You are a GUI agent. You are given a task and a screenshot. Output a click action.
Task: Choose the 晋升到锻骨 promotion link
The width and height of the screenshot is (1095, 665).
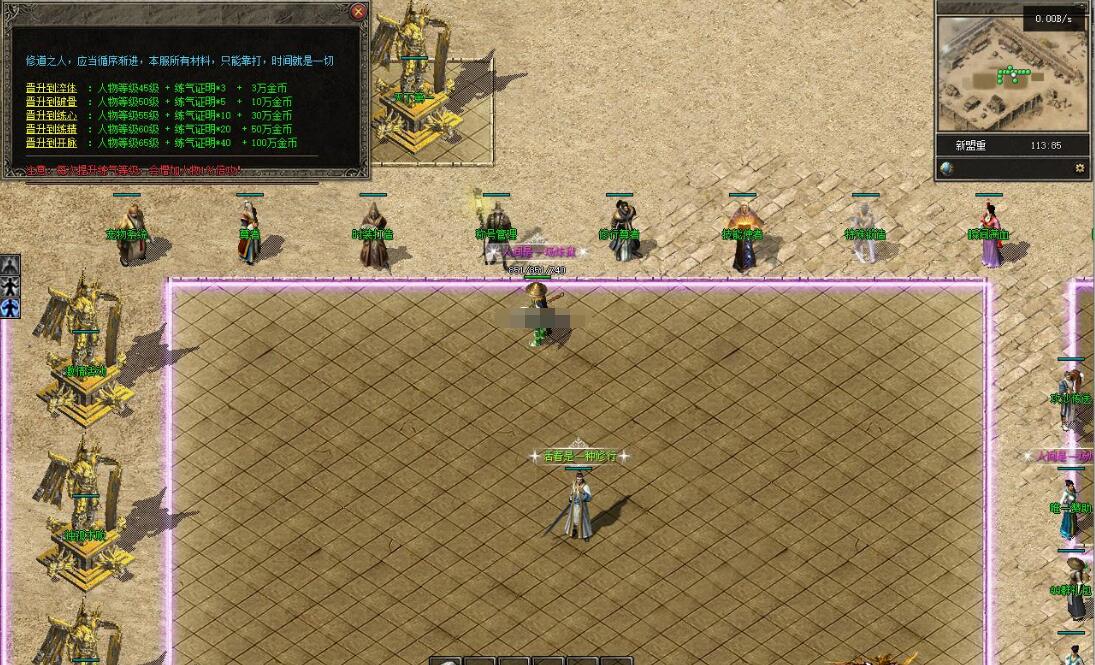(51, 102)
